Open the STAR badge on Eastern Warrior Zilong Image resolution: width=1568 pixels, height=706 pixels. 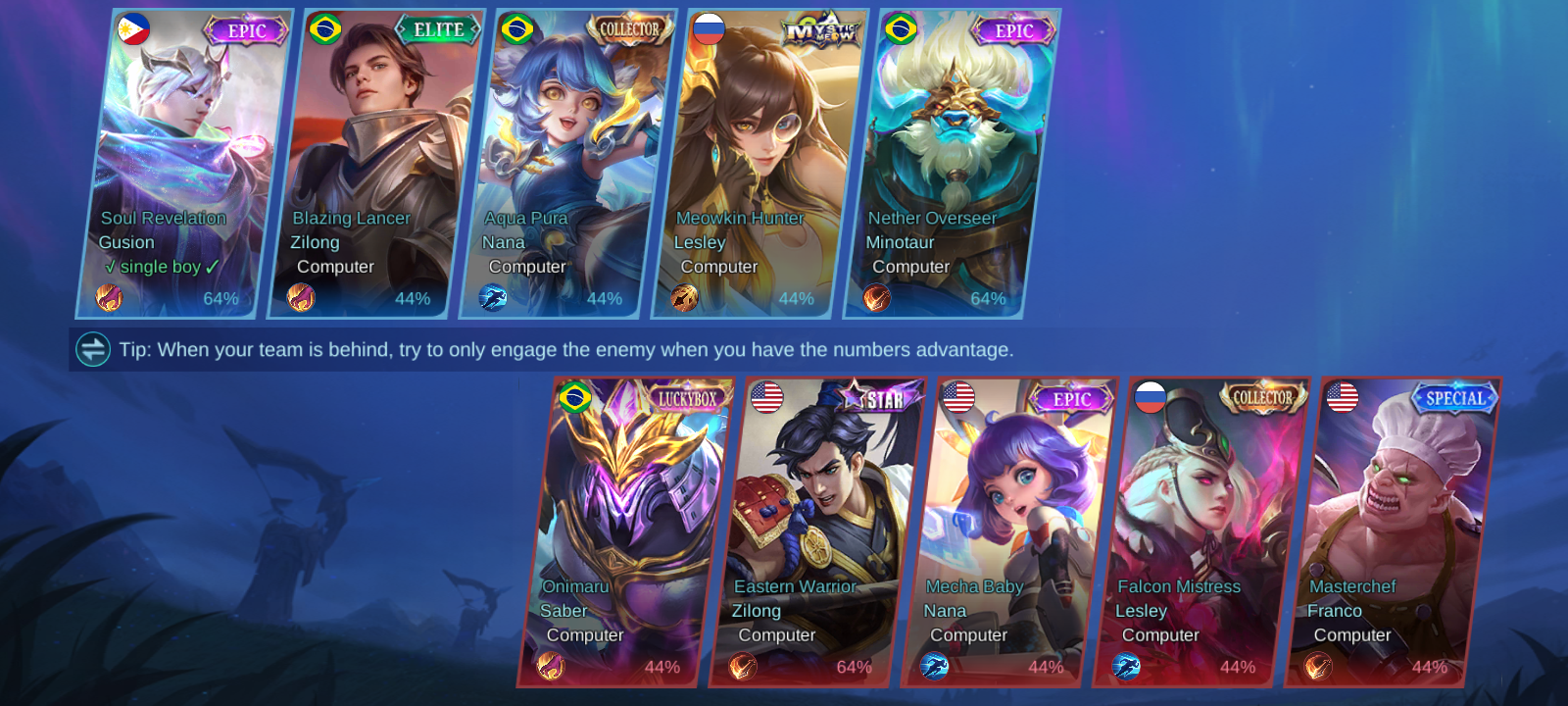coord(875,396)
